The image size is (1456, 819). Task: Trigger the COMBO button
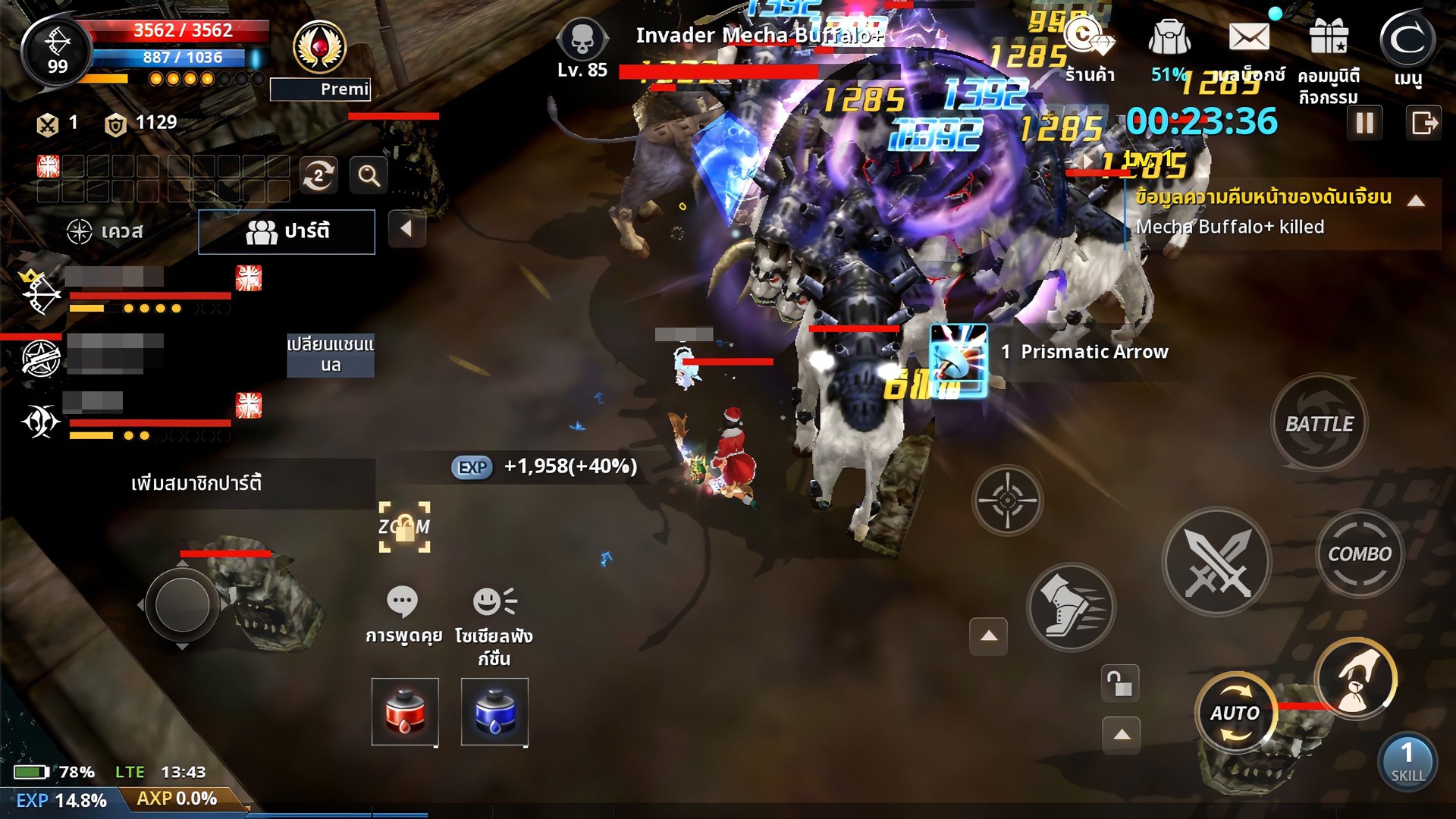tap(1359, 554)
